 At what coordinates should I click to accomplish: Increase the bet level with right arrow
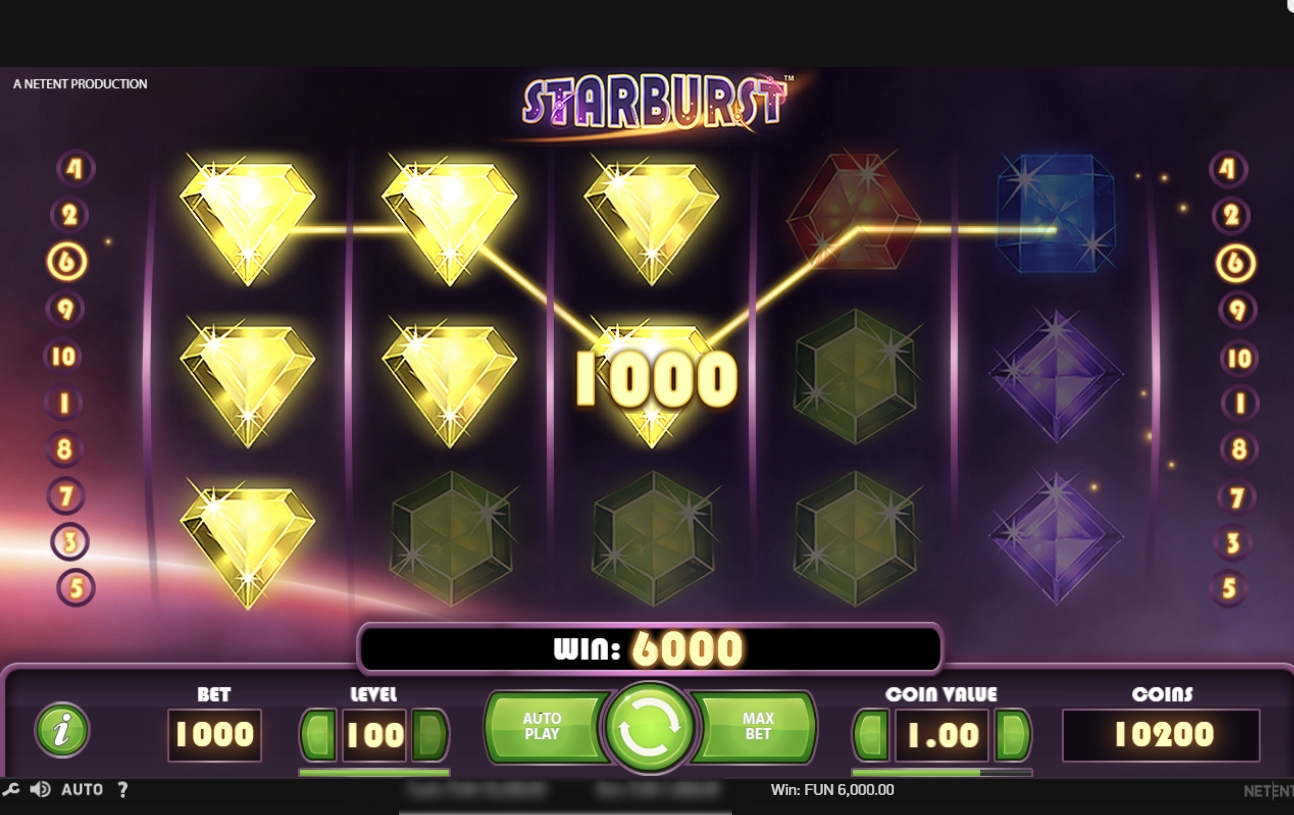pyautogui.click(x=430, y=734)
